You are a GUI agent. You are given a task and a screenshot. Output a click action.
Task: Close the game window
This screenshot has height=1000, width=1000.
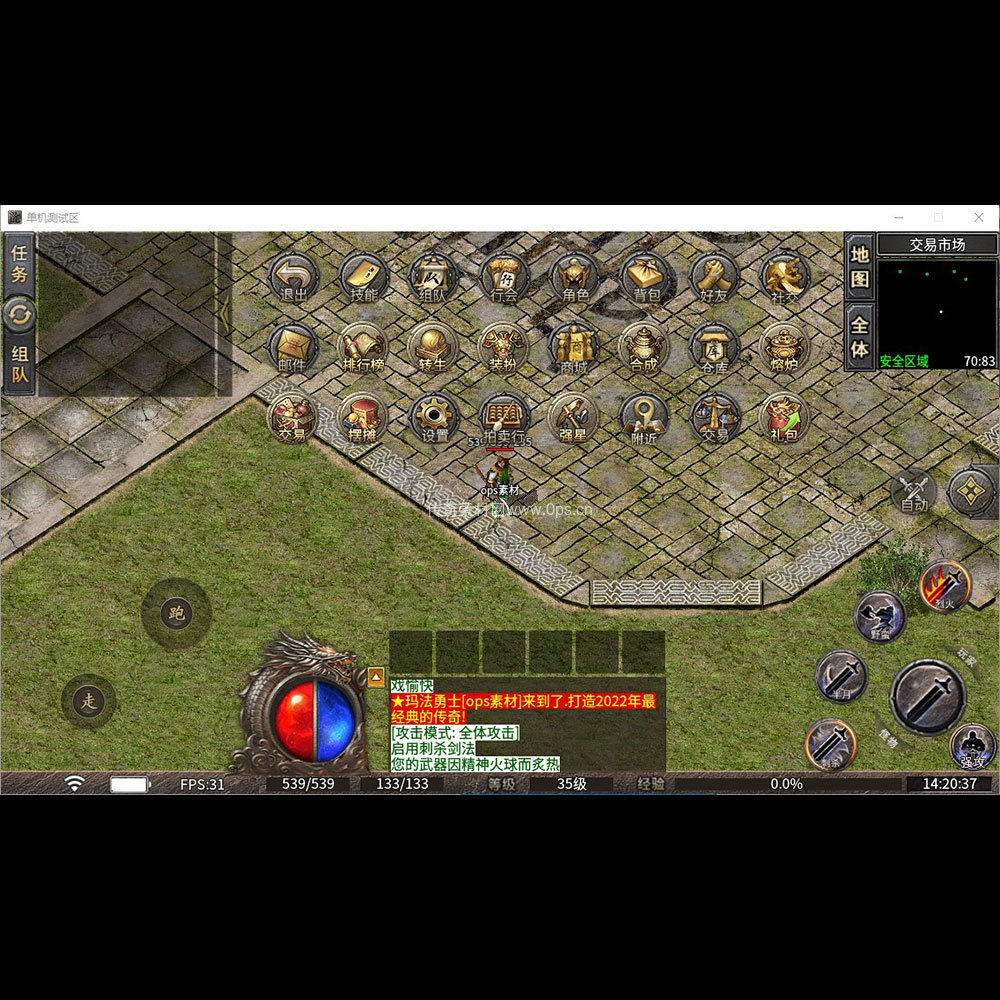click(x=979, y=217)
